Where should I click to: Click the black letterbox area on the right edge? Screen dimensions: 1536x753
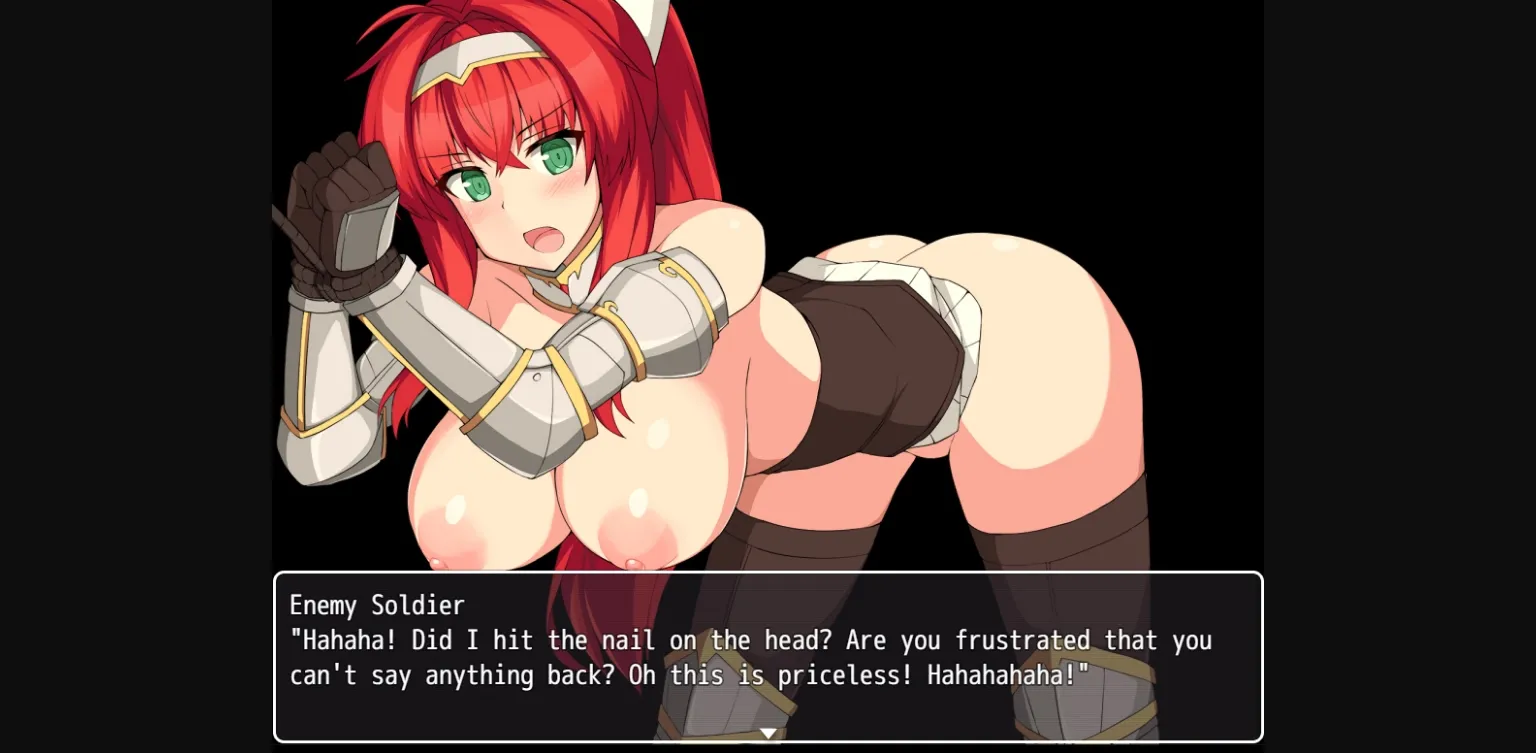click(1400, 376)
